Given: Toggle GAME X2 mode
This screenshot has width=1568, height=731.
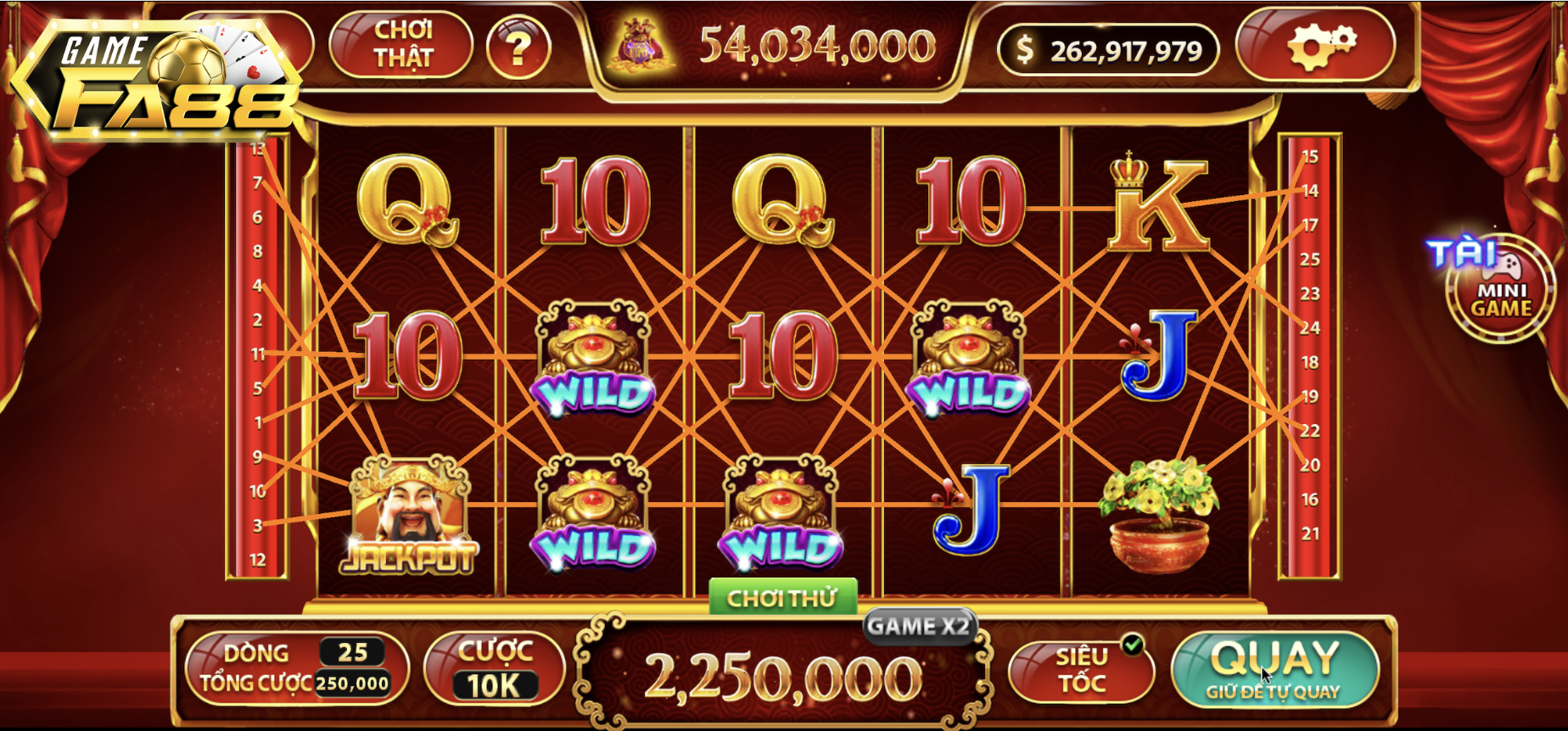Looking at the screenshot, I should [x=920, y=628].
